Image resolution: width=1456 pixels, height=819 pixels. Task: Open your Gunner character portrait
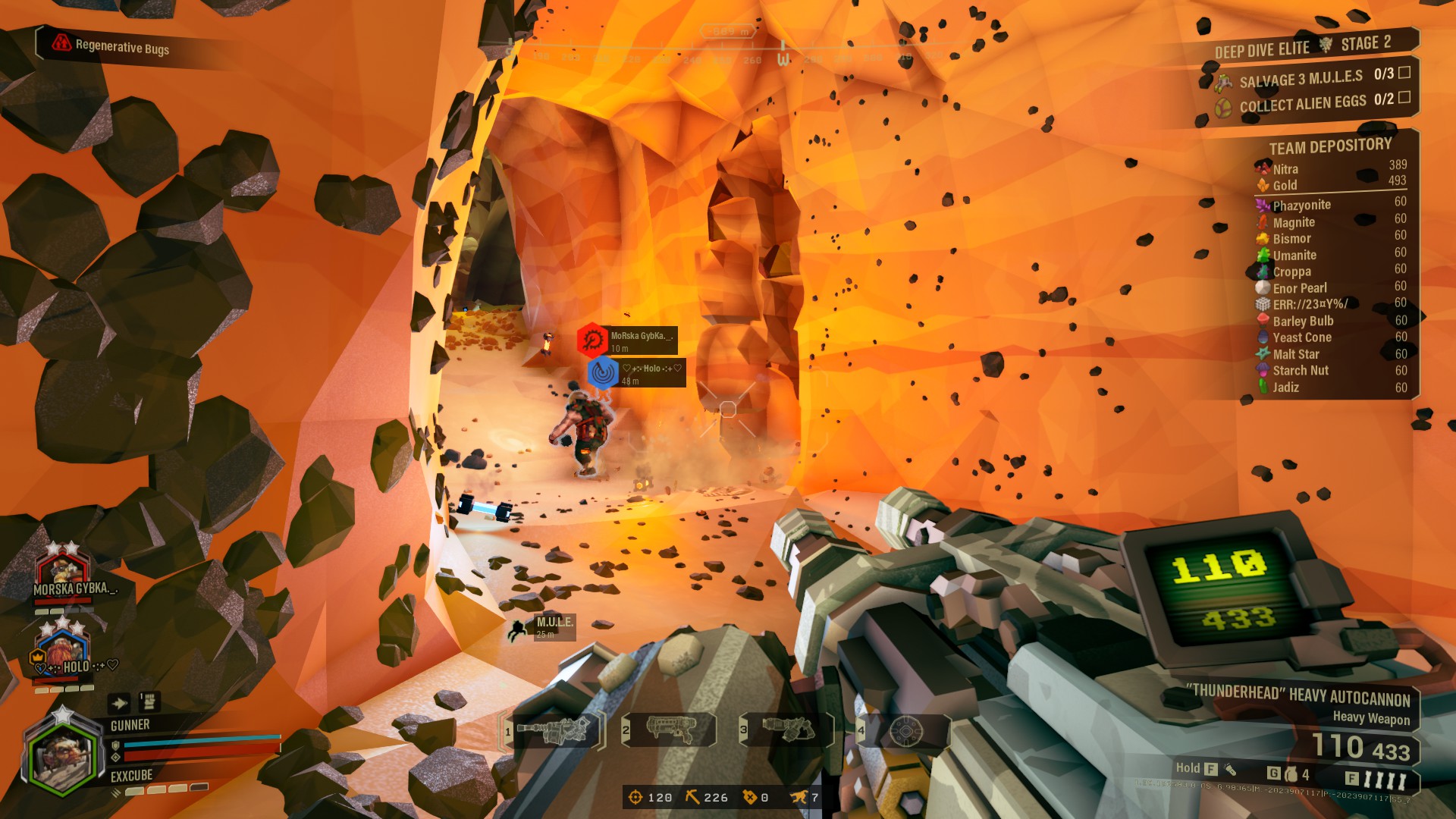pos(62,756)
